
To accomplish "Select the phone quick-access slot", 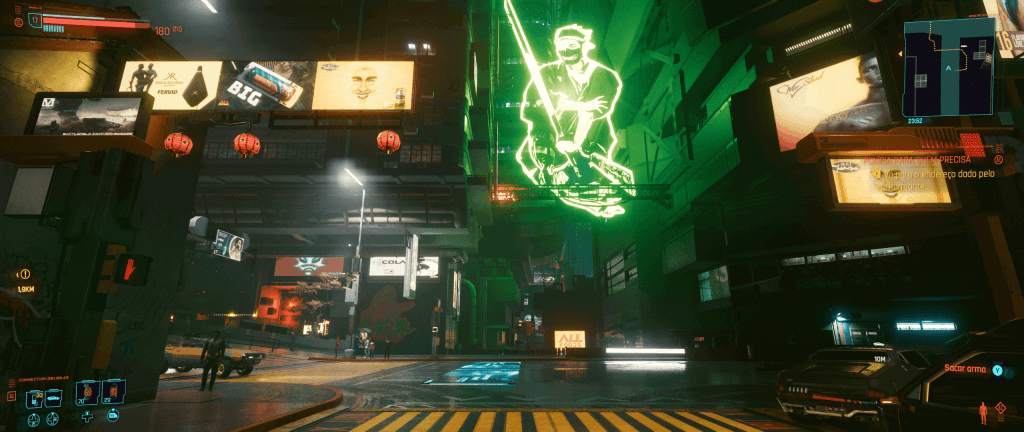I will pos(34,397).
